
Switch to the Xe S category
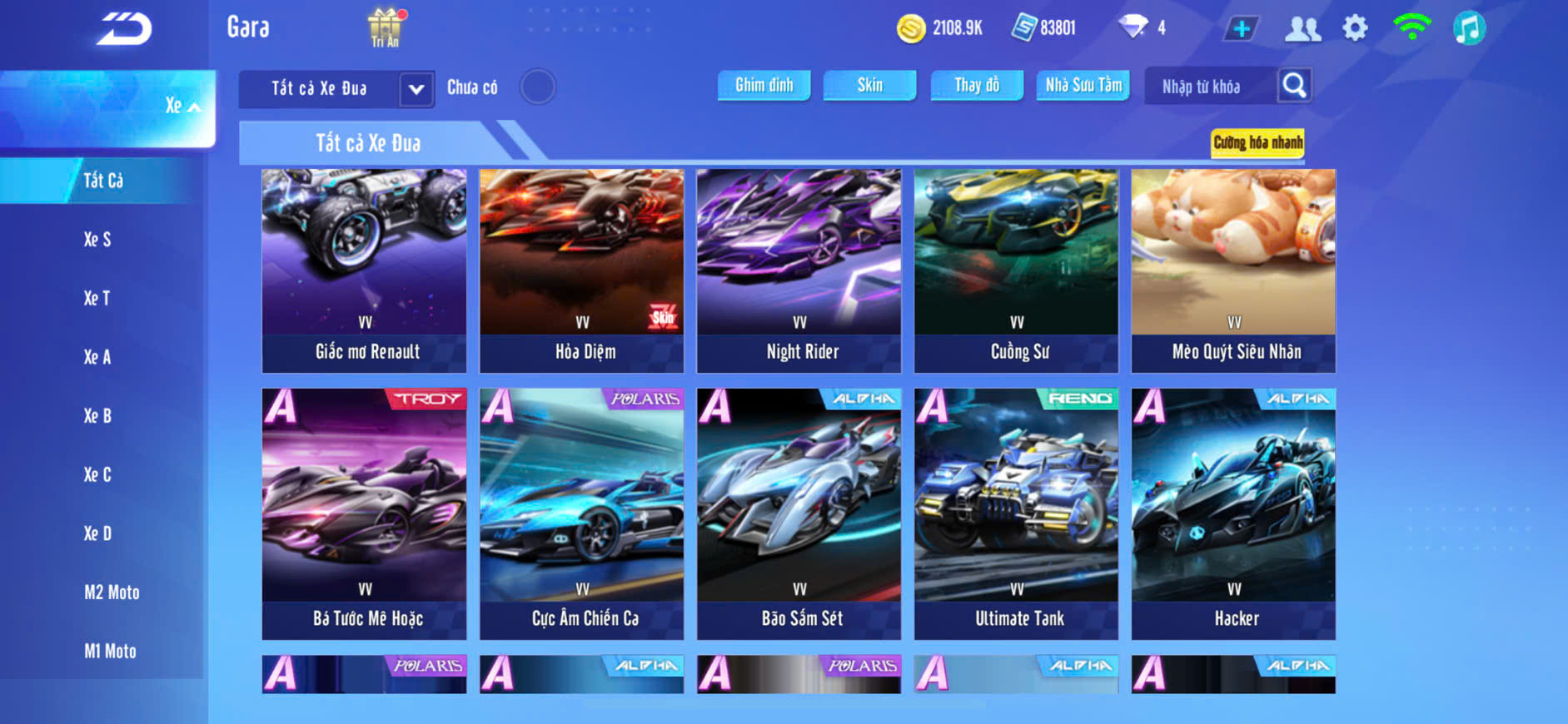97,240
